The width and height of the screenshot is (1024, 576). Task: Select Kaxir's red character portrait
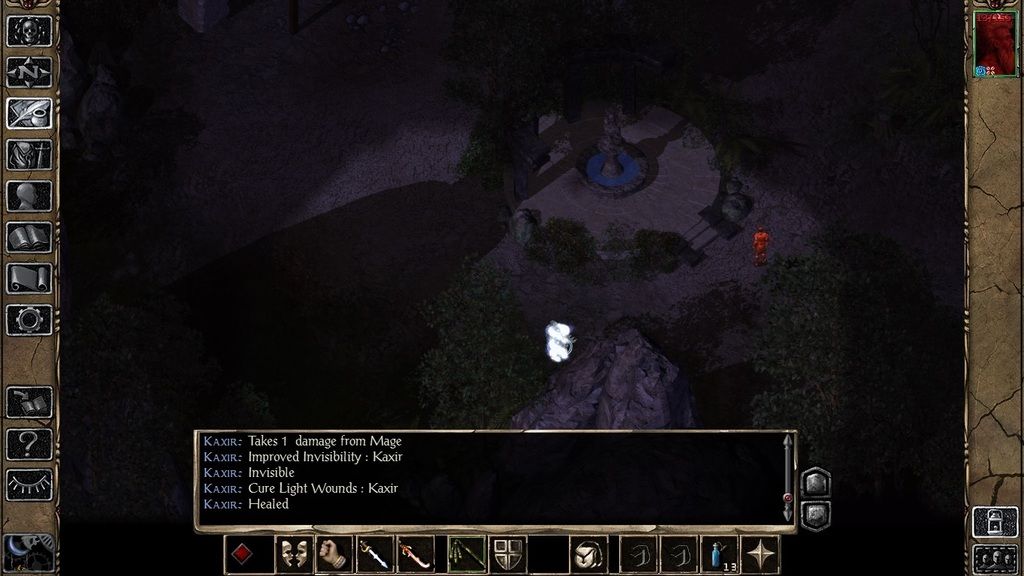point(994,42)
